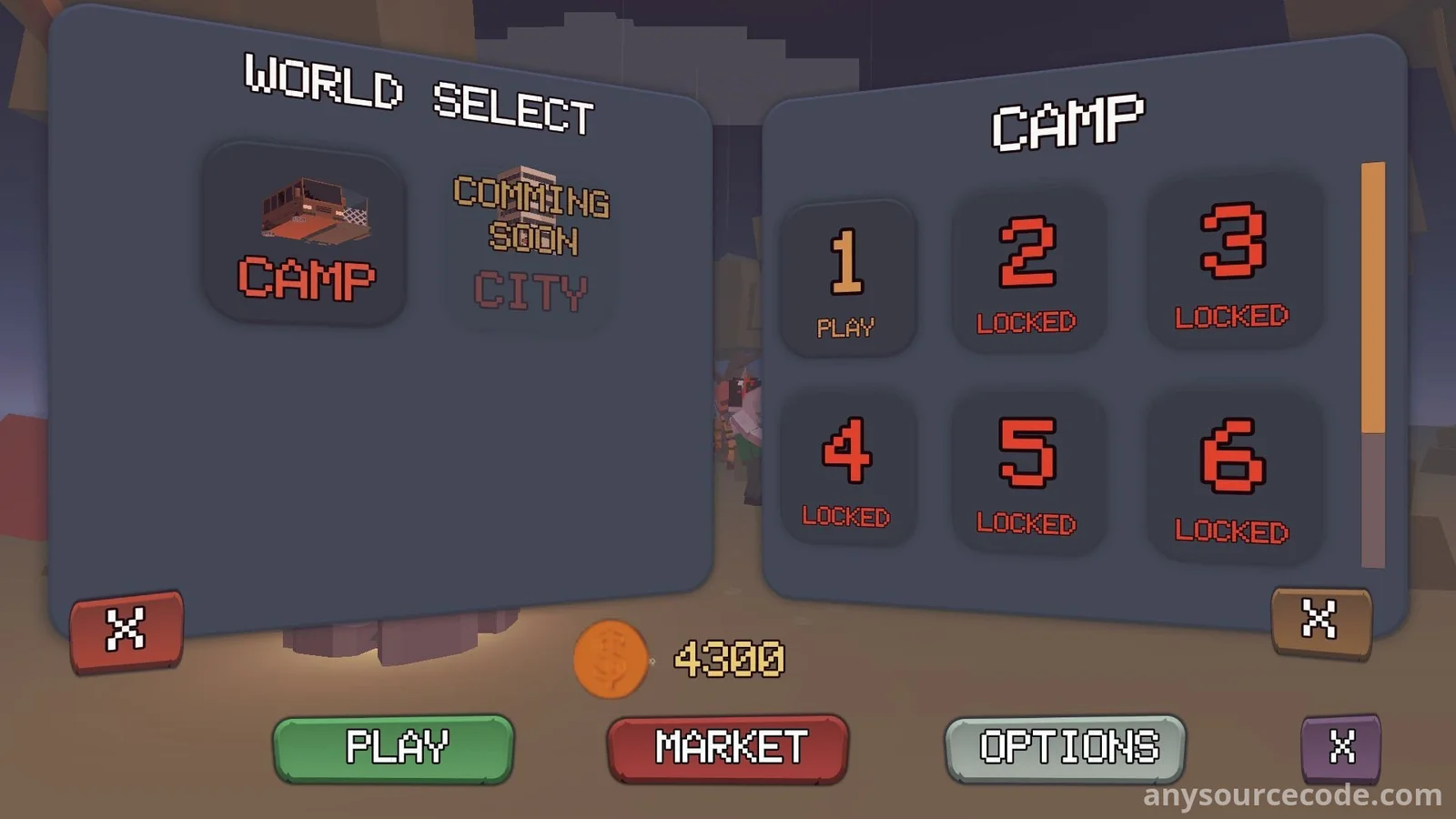Open the Market
This screenshot has width=1456, height=819.
[728, 748]
